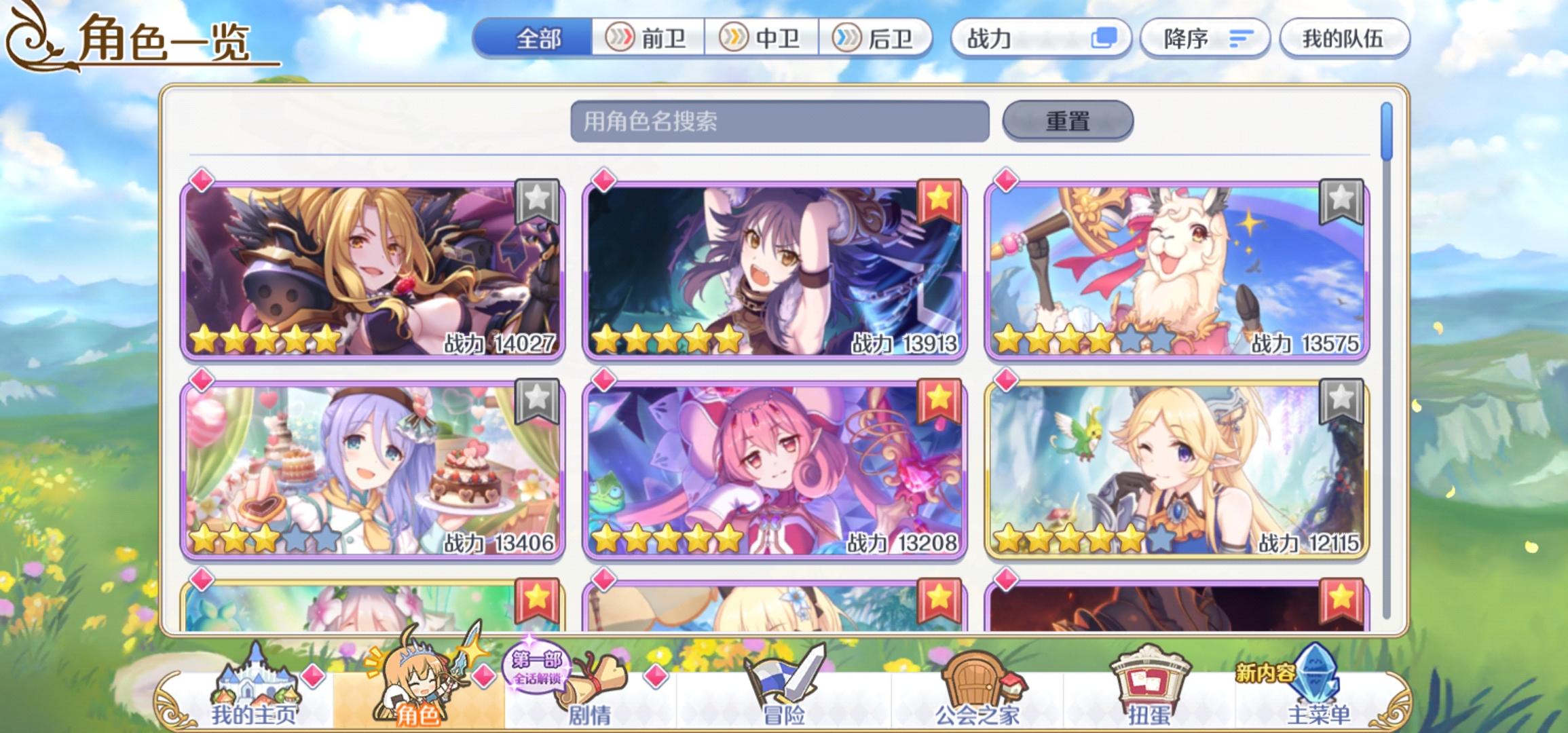Click the blue multi-sort icon beside 战力
The width and height of the screenshot is (1568, 733).
click(1104, 39)
